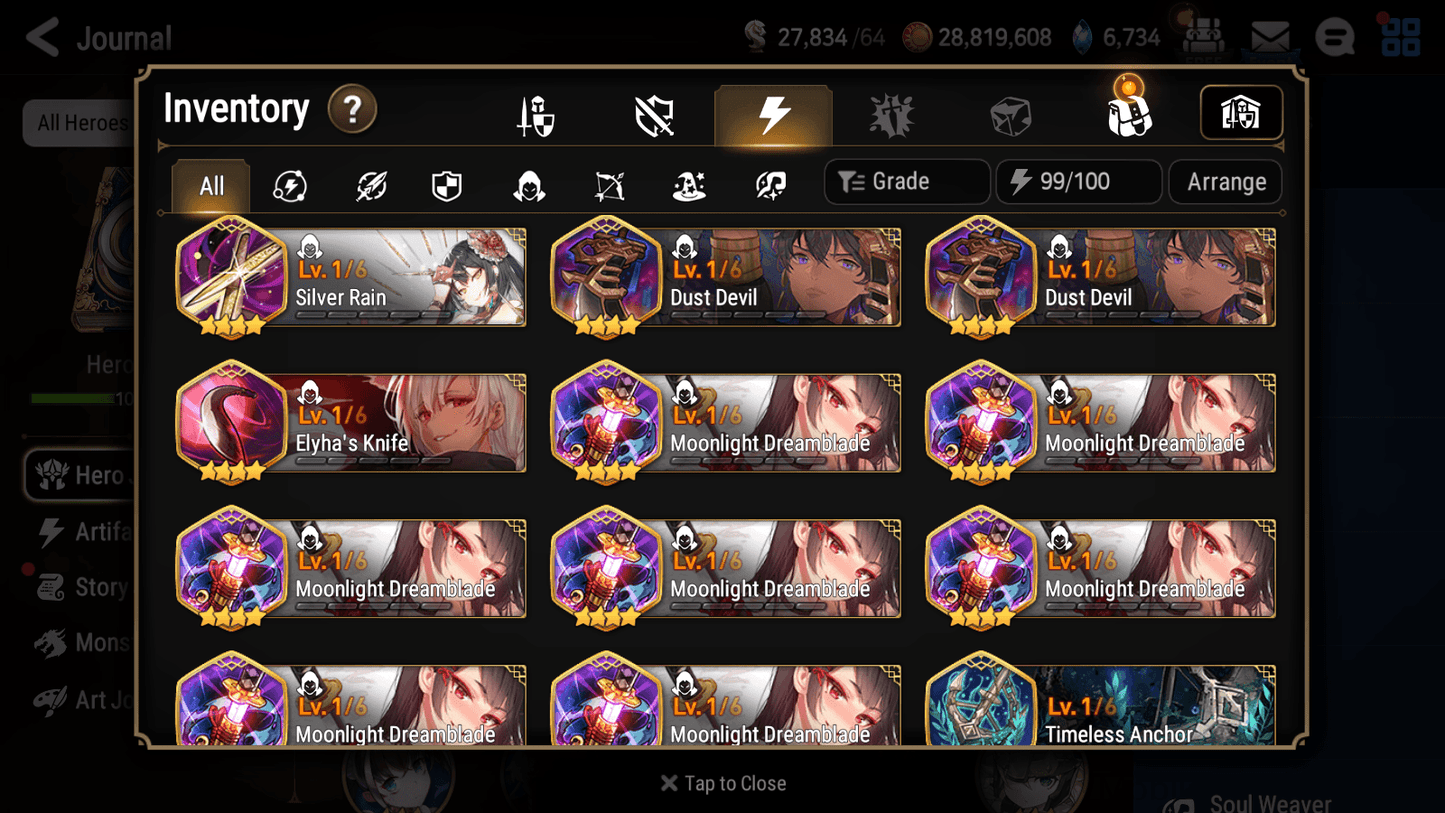Select the Silver Rain artifact thumbnail
The width and height of the screenshot is (1445, 813).
[x=231, y=276]
